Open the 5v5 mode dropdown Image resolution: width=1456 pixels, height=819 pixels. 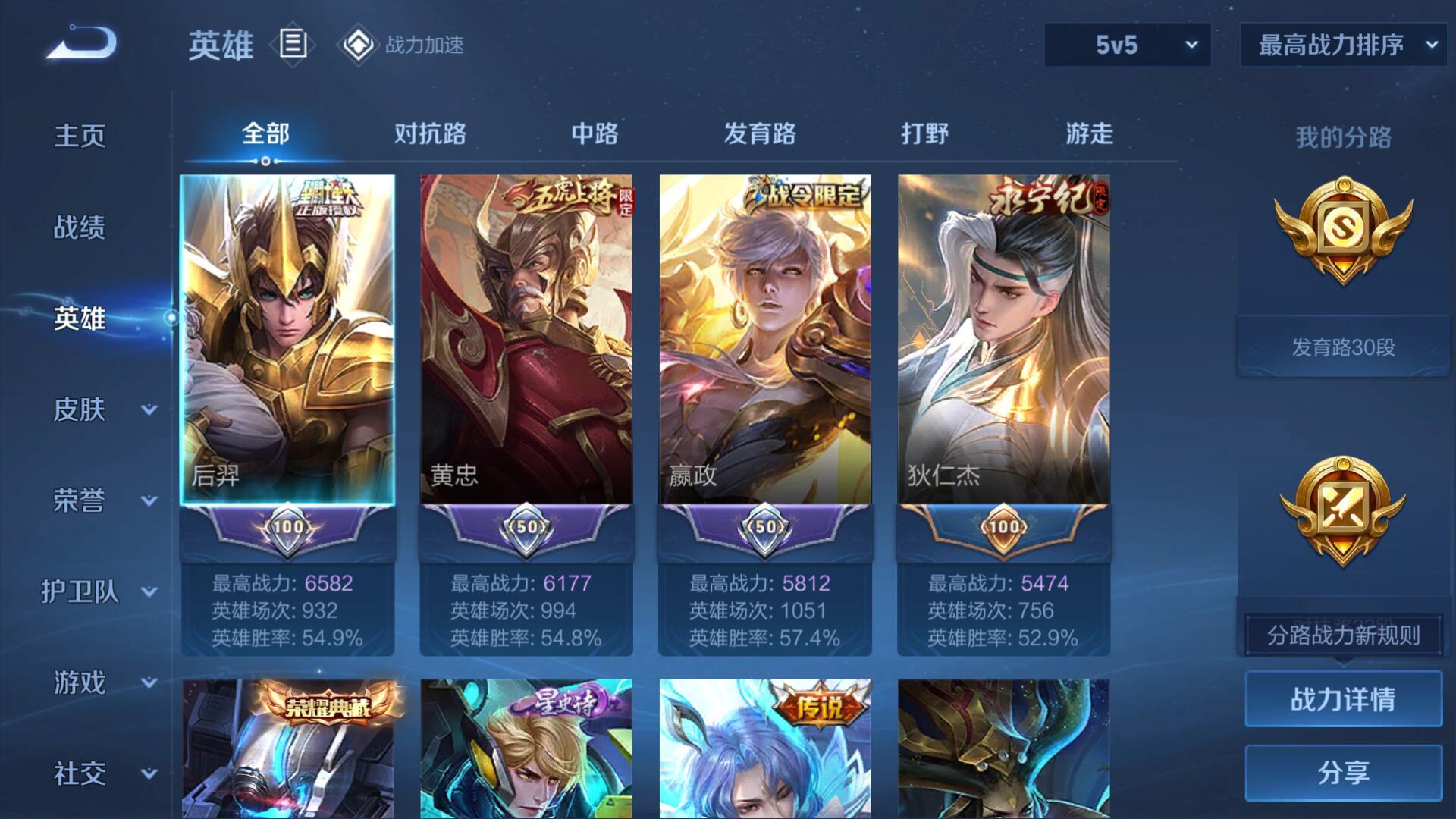(1127, 45)
